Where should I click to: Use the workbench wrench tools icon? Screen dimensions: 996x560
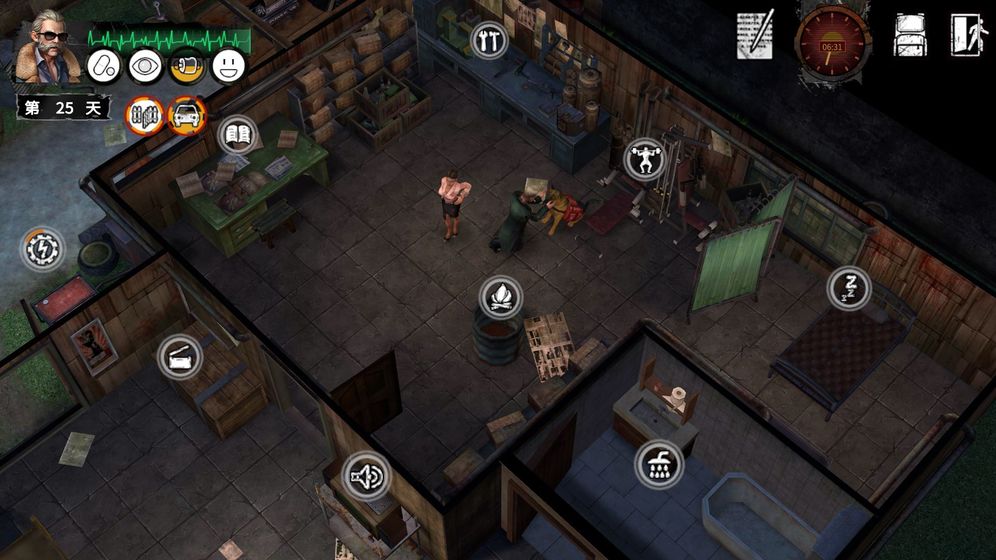pyautogui.click(x=490, y=40)
